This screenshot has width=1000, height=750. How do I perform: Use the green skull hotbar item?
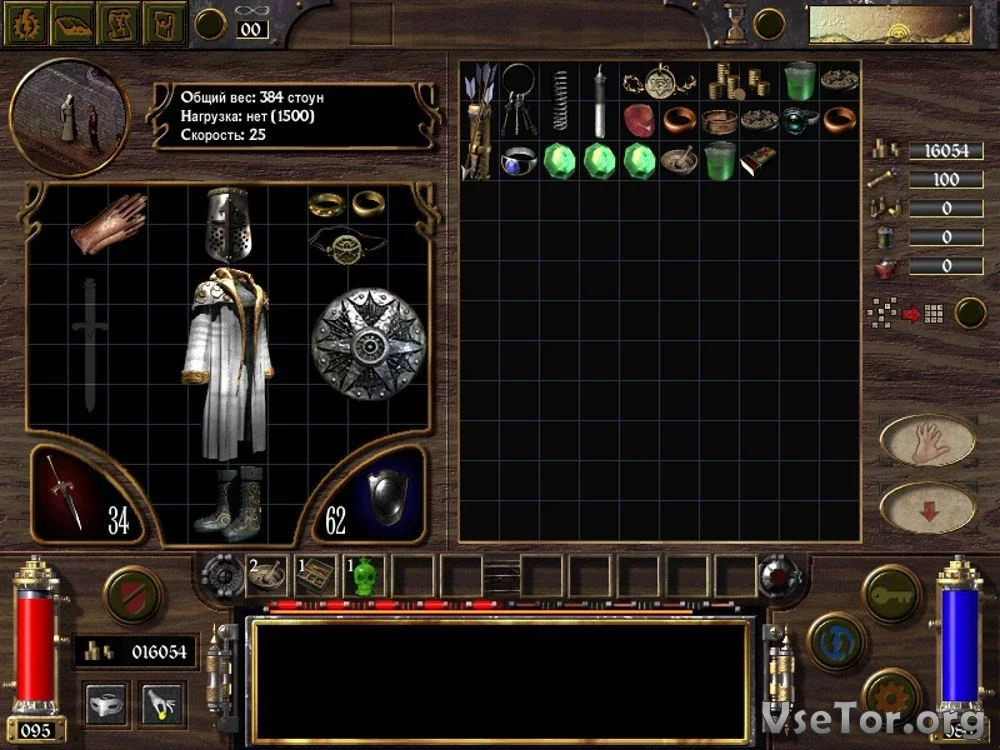coord(365,575)
